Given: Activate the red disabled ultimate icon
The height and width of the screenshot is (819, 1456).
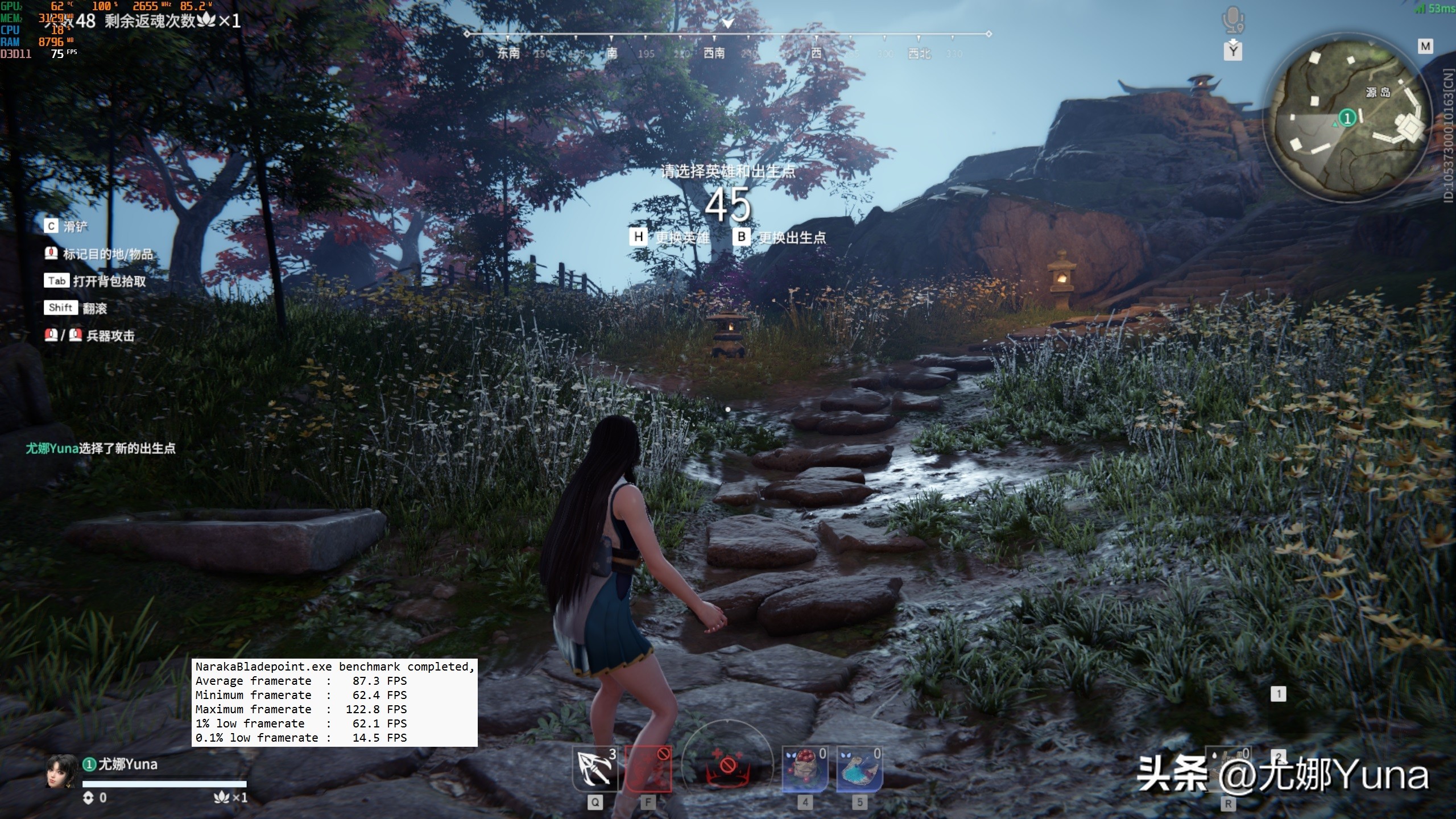Looking at the screenshot, I should [727, 765].
